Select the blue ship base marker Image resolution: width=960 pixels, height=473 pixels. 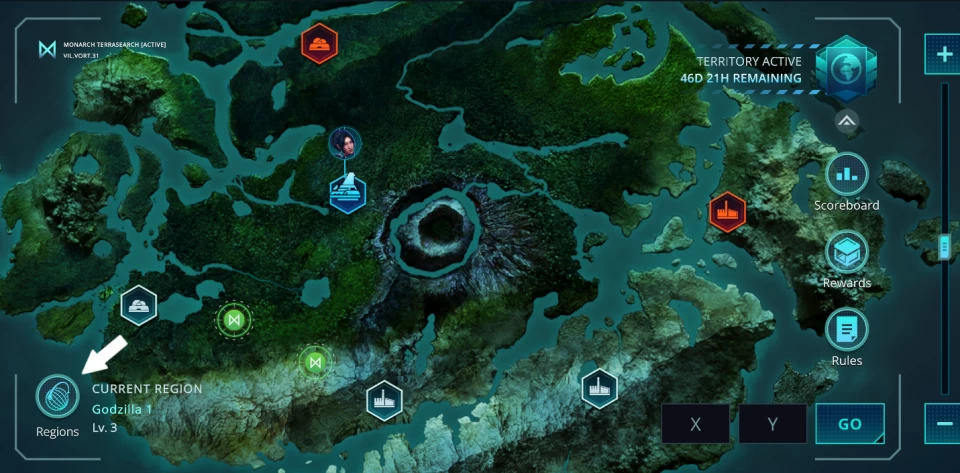(x=347, y=191)
